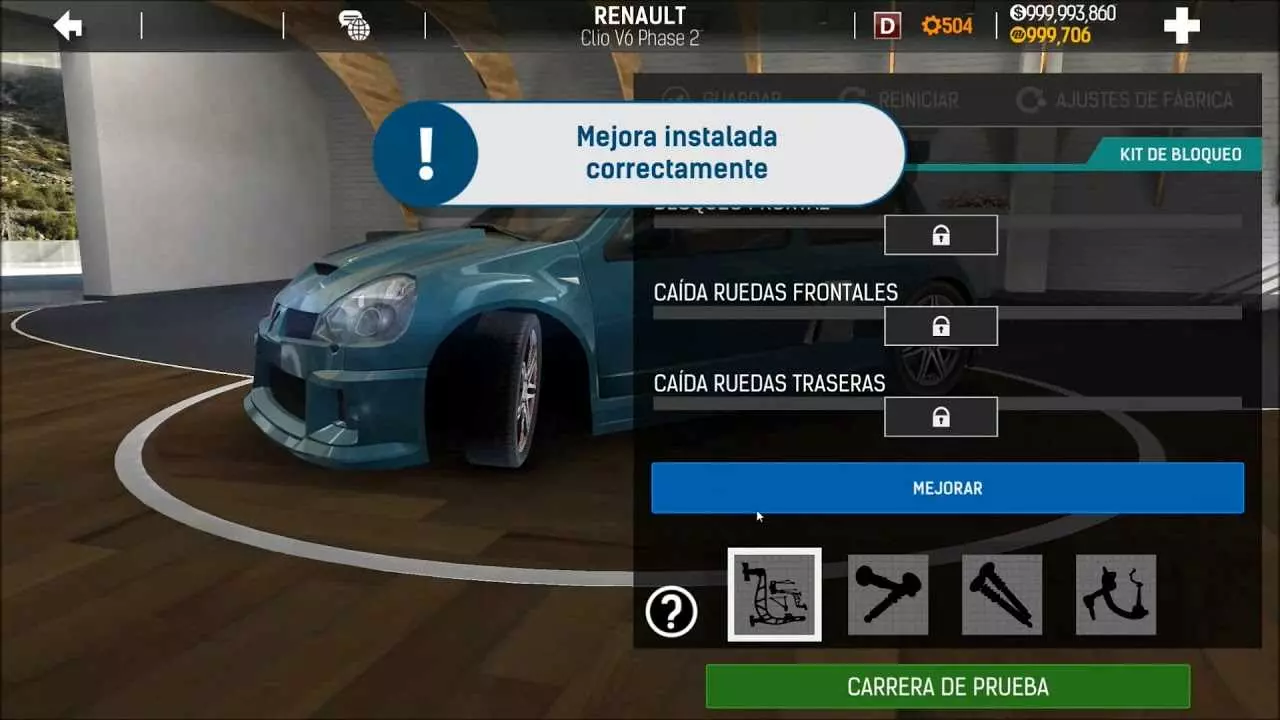
Task: Unlock the BLOQUEO FRONTAL setting
Action: [940, 234]
